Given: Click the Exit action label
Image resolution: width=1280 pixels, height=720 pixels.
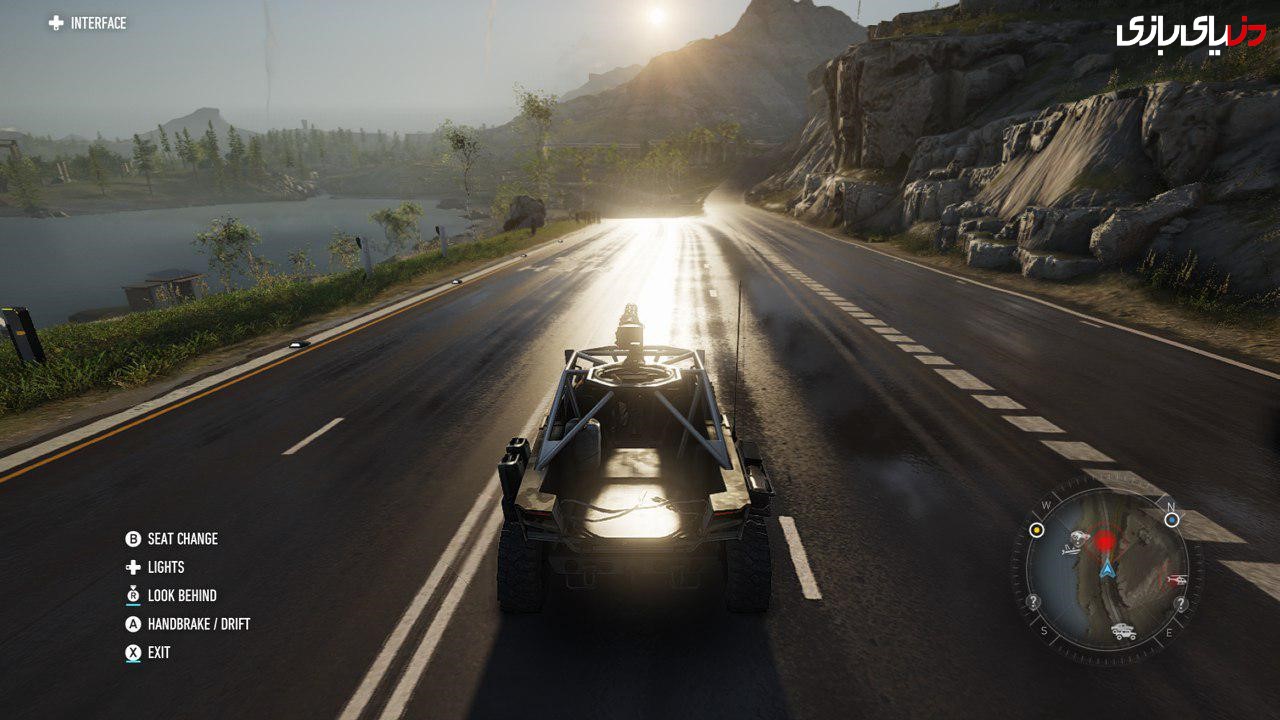Looking at the screenshot, I should tap(160, 650).
